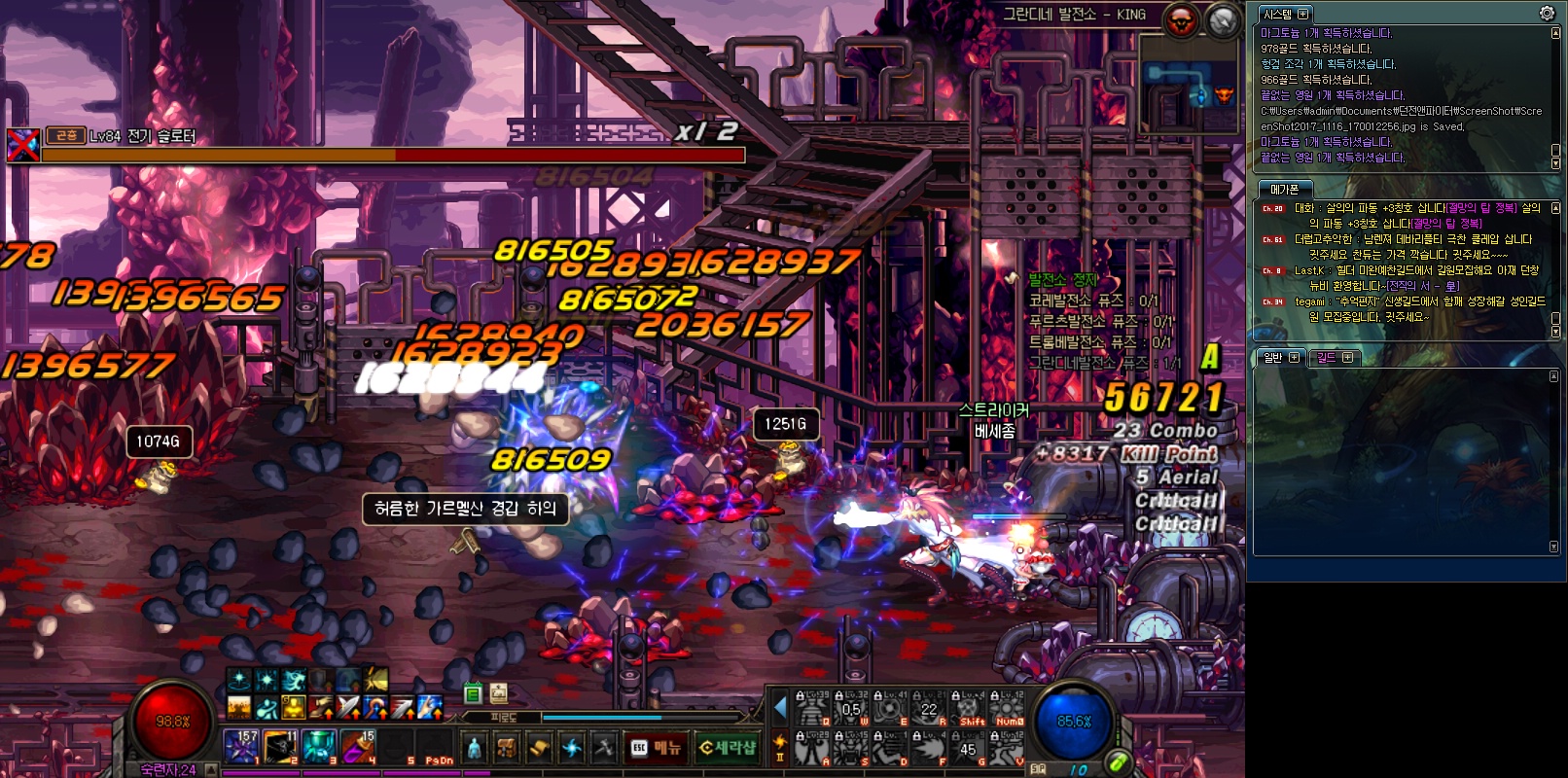Click the red demon boss icon
This screenshot has width=1568, height=778.
[1181, 20]
